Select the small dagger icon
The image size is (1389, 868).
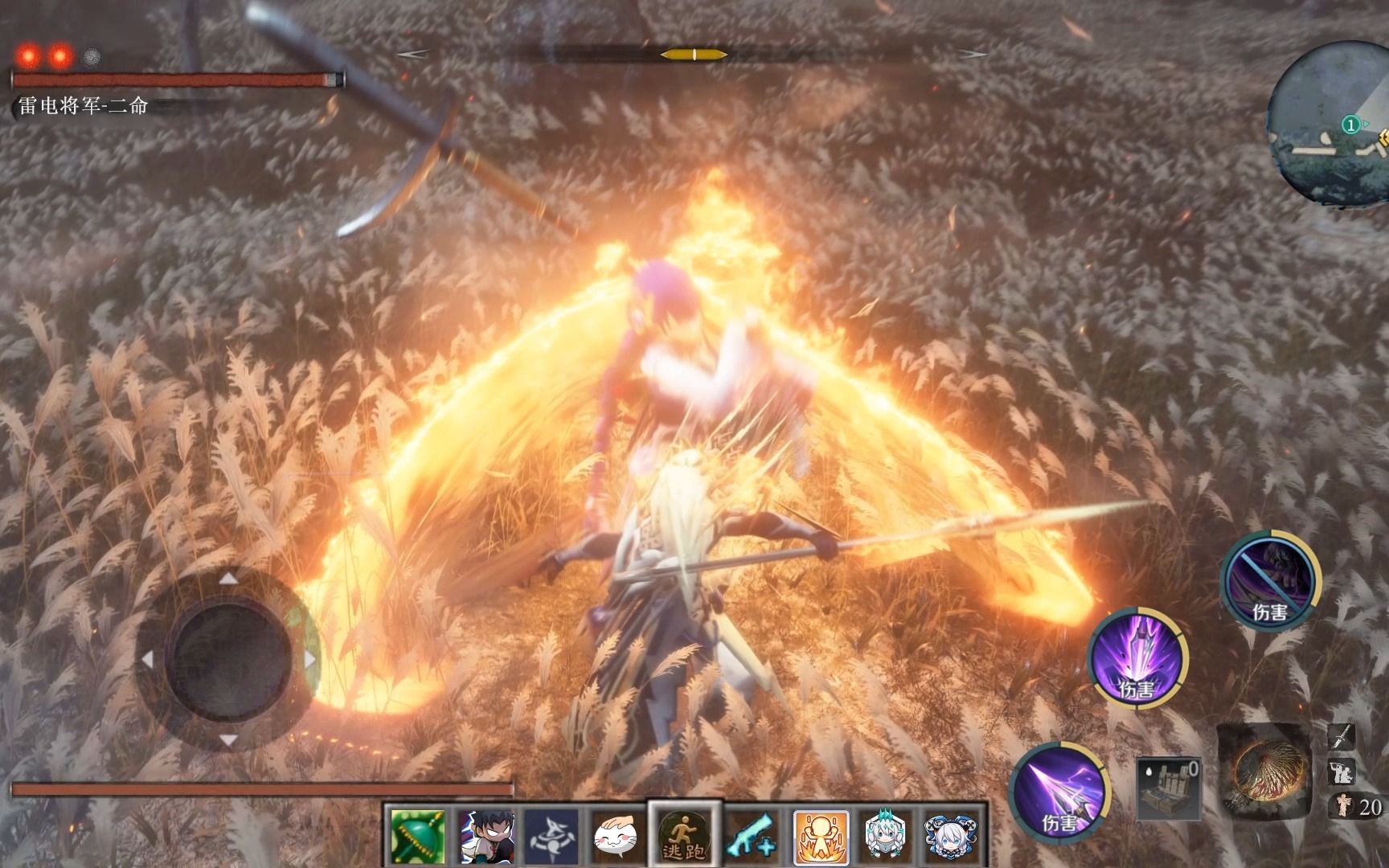[x=1342, y=735]
